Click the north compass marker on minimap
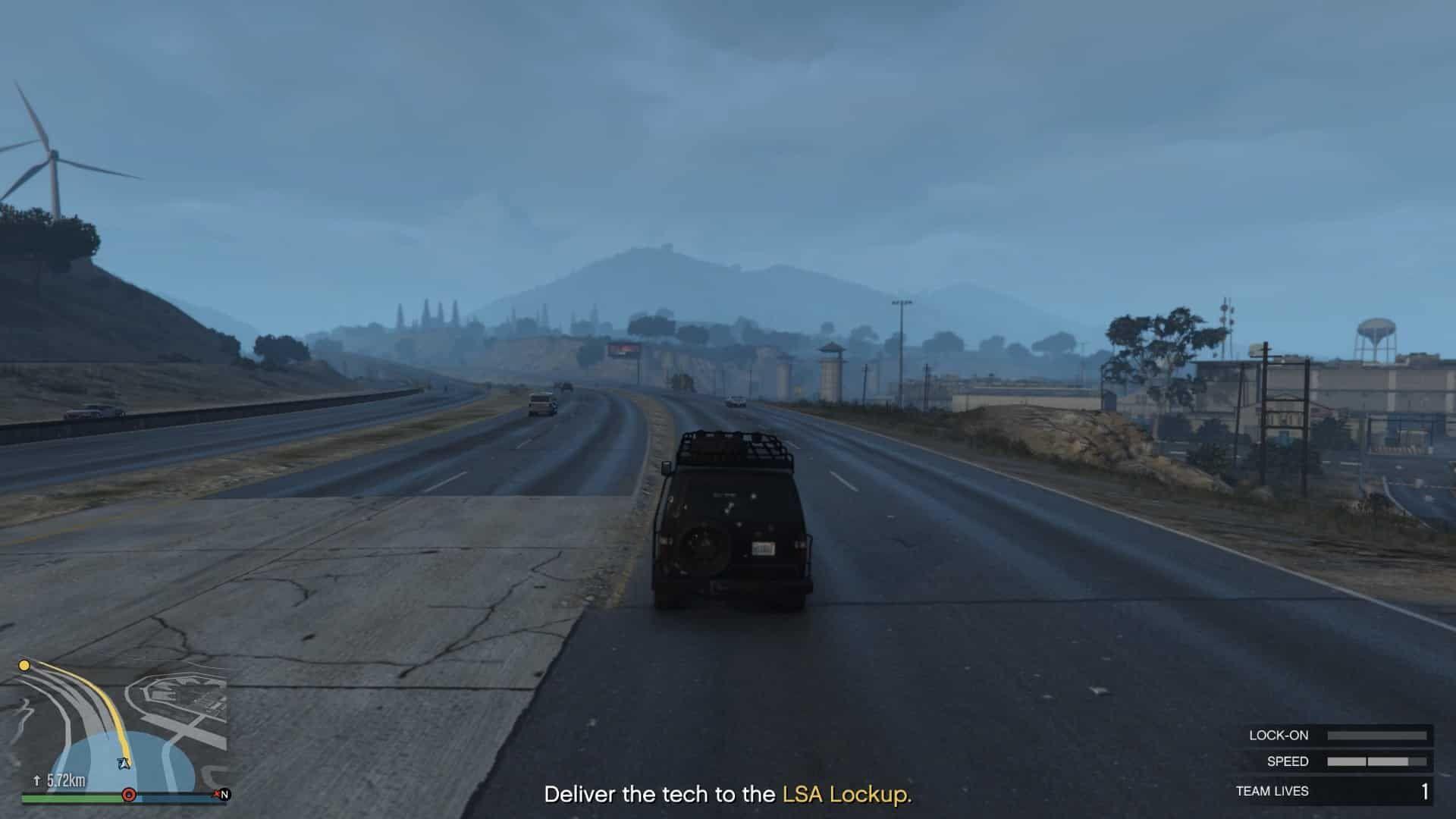 tap(224, 795)
